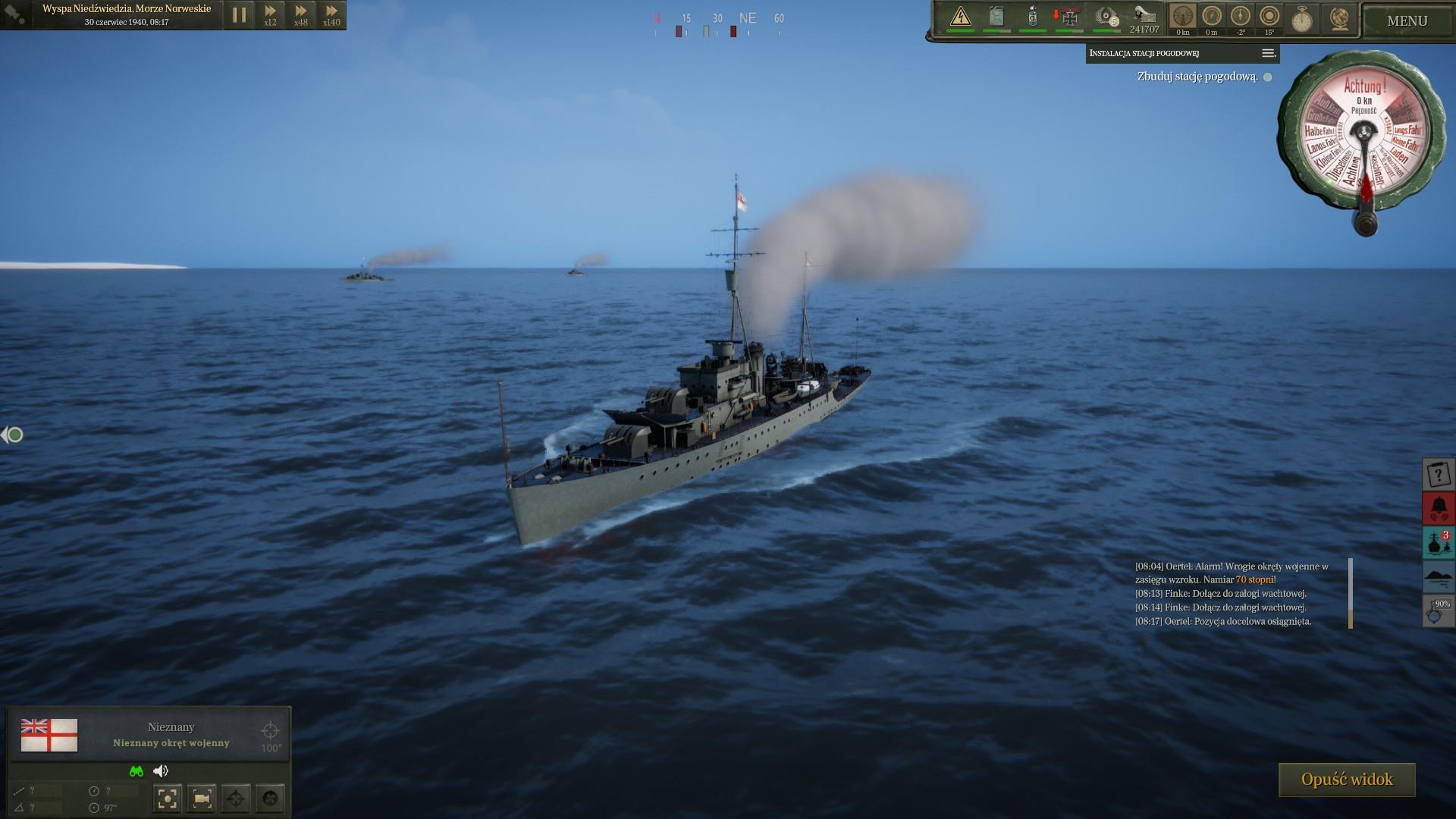Click the electricity warning triangle icon
Screen dimensions: 1456x819
click(961, 17)
